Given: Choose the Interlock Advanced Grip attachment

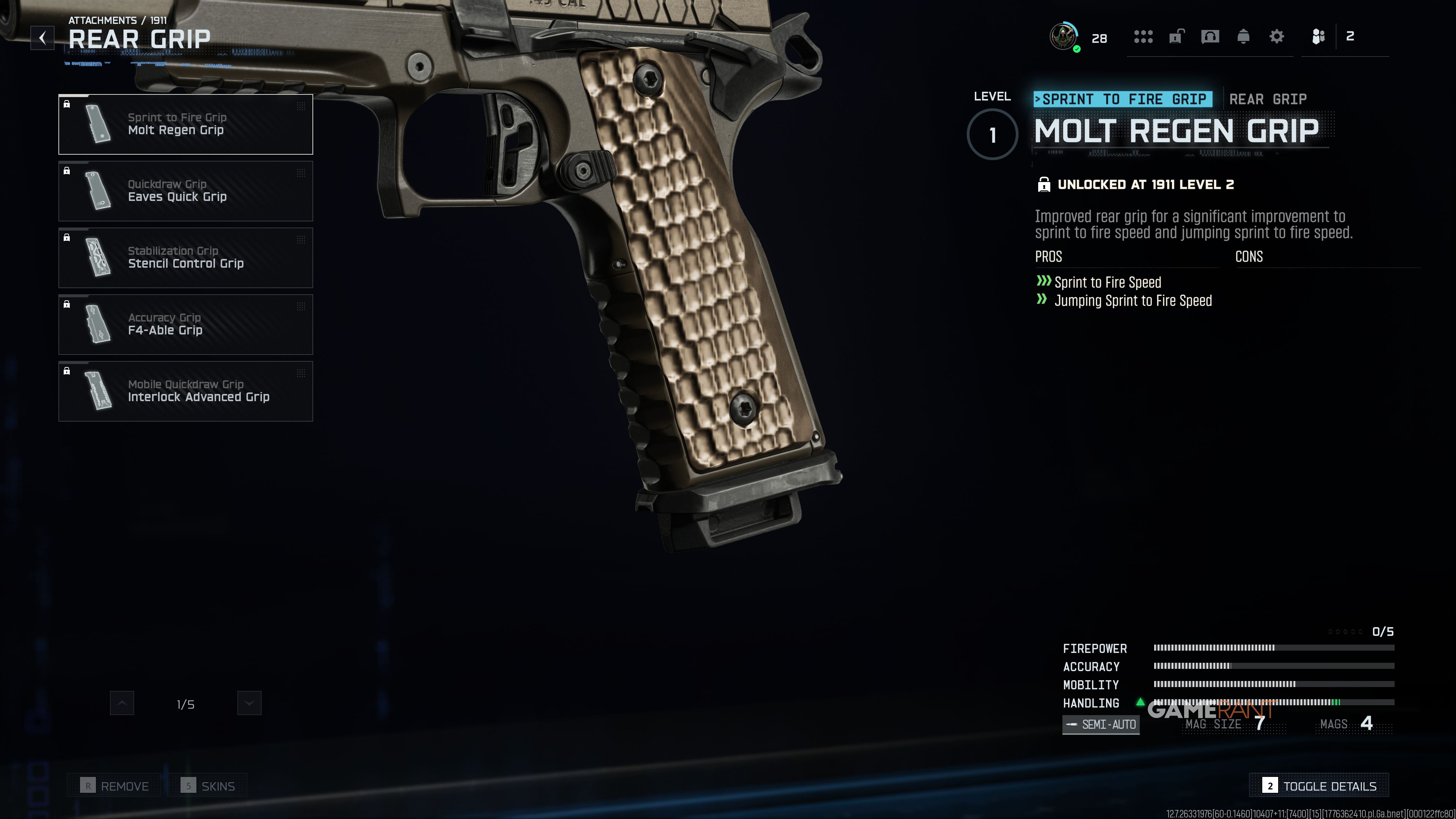Looking at the screenshot, I should click(185, 391).
